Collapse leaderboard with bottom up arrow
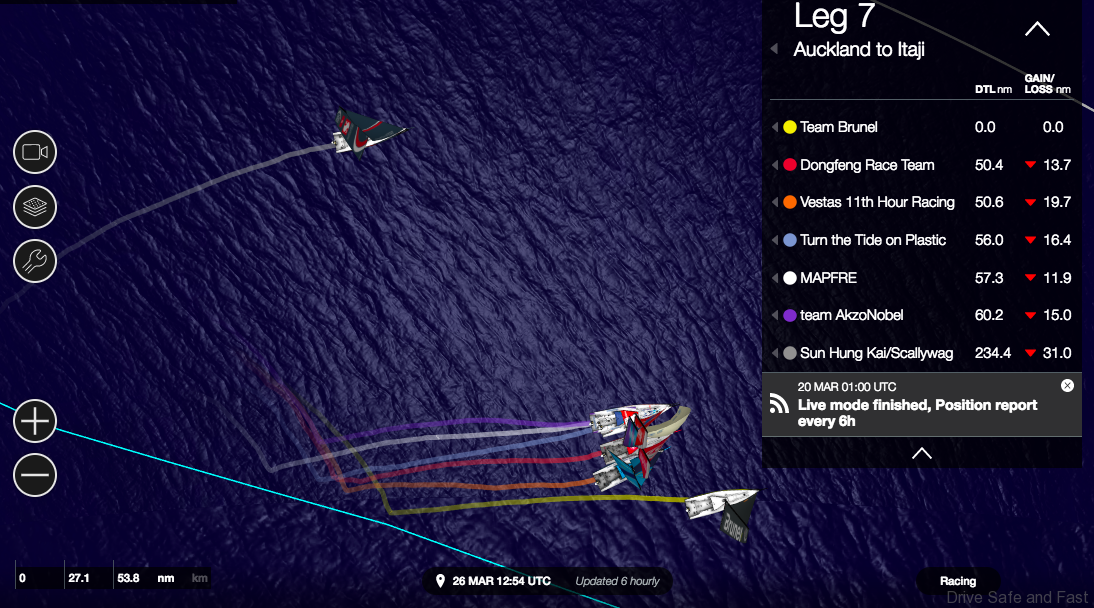This screenshot has width=1094, height=608. [922, 453]
